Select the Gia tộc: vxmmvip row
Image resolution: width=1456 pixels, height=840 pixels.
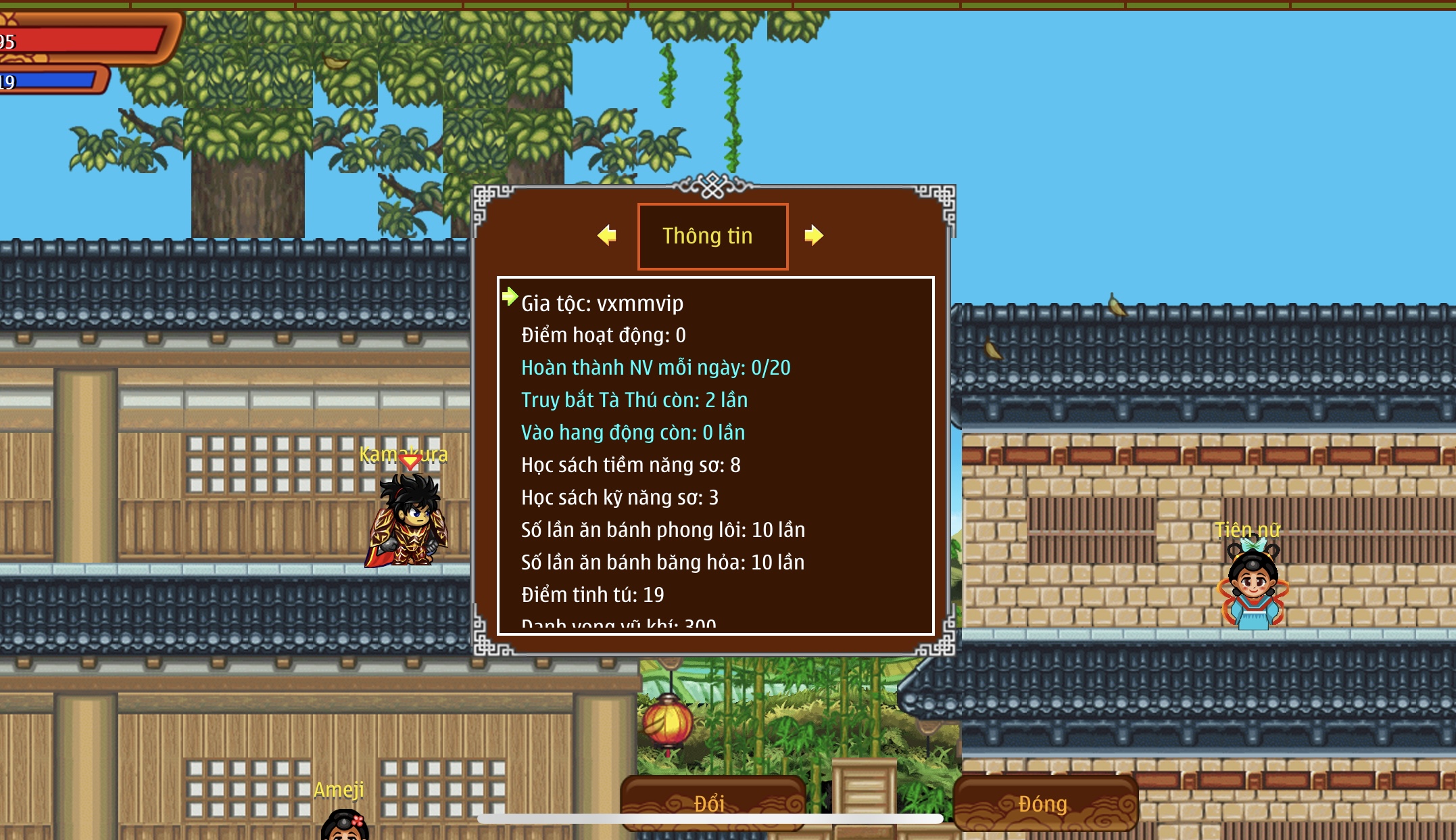(x=602, y=304)
